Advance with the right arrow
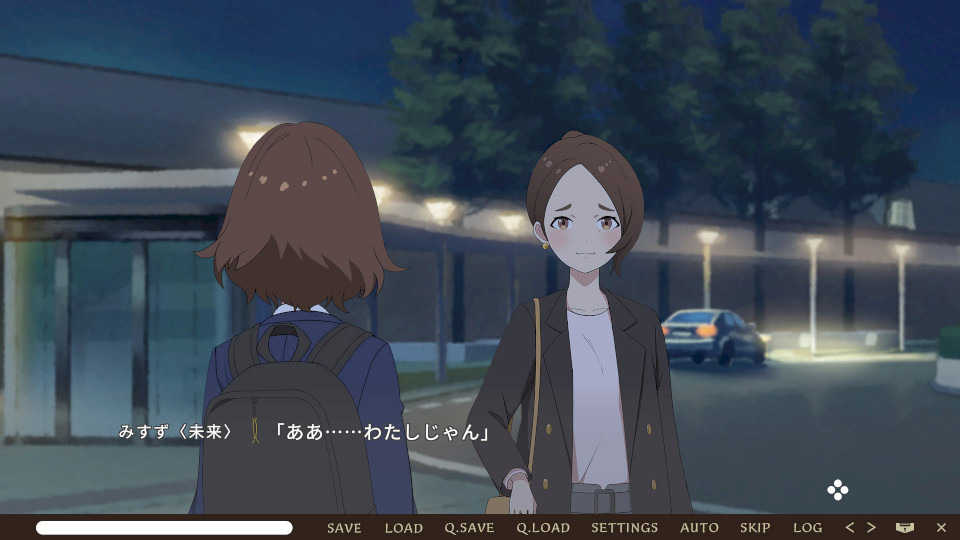960x540 pixels. 871,527
